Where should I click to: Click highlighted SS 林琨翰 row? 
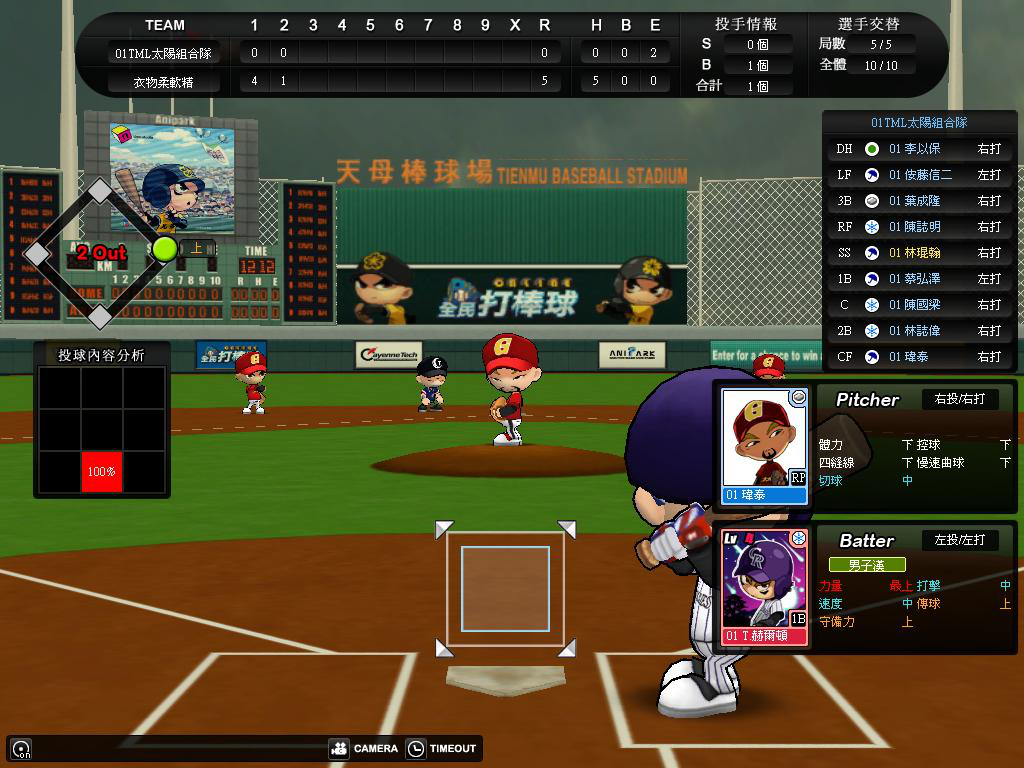point(919,253)
